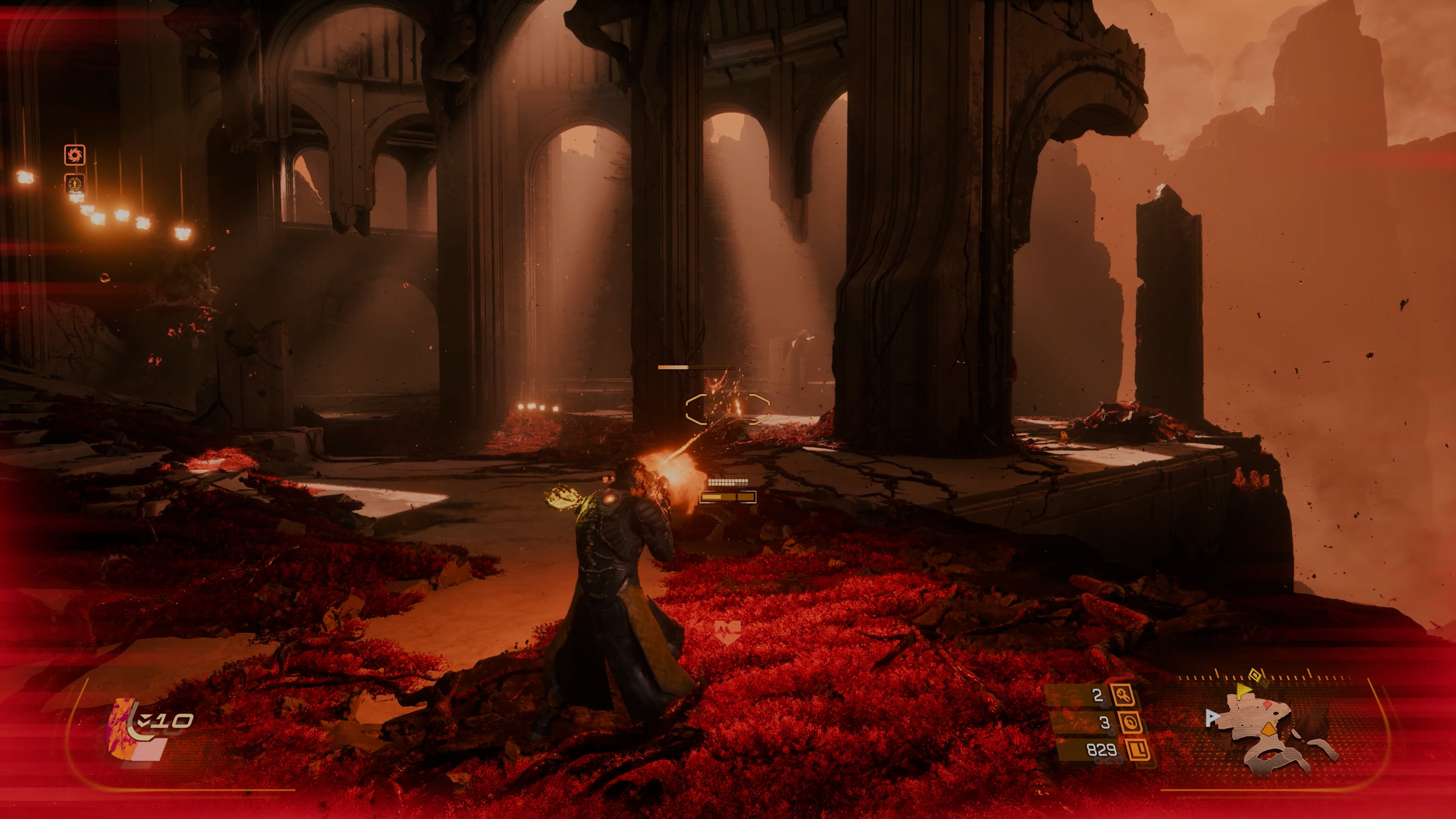Select the figure-in-circle status icon
Viewport: 1456px width, 819px height.
pyautogui.click(x=75, y=184)
